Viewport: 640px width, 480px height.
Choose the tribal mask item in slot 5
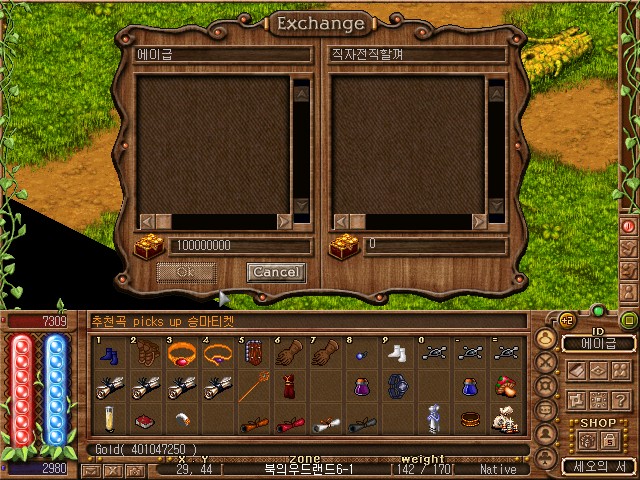(x=251, y=355)
